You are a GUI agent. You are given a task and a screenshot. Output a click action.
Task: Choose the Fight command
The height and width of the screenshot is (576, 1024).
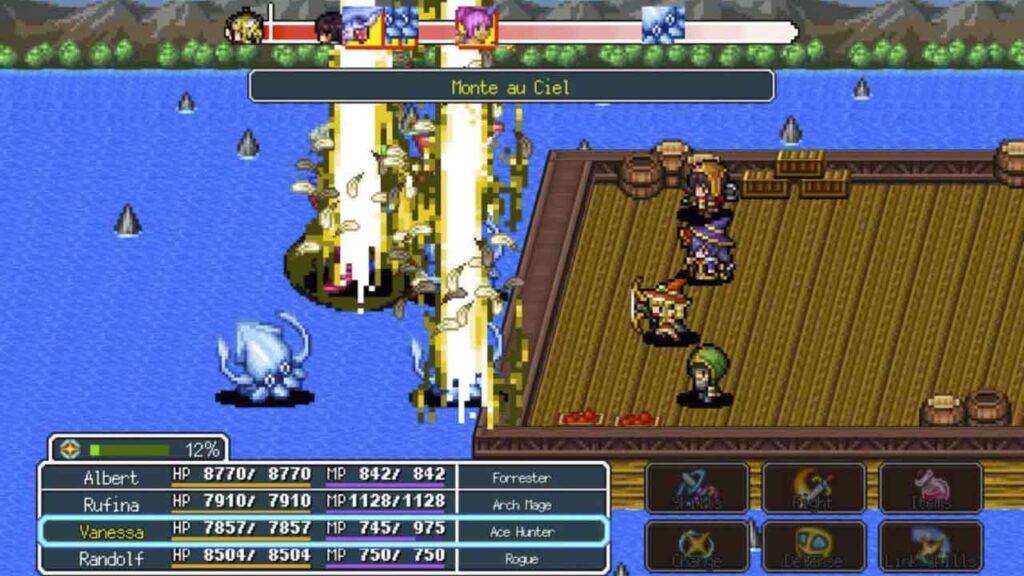[x=813, y=488]
